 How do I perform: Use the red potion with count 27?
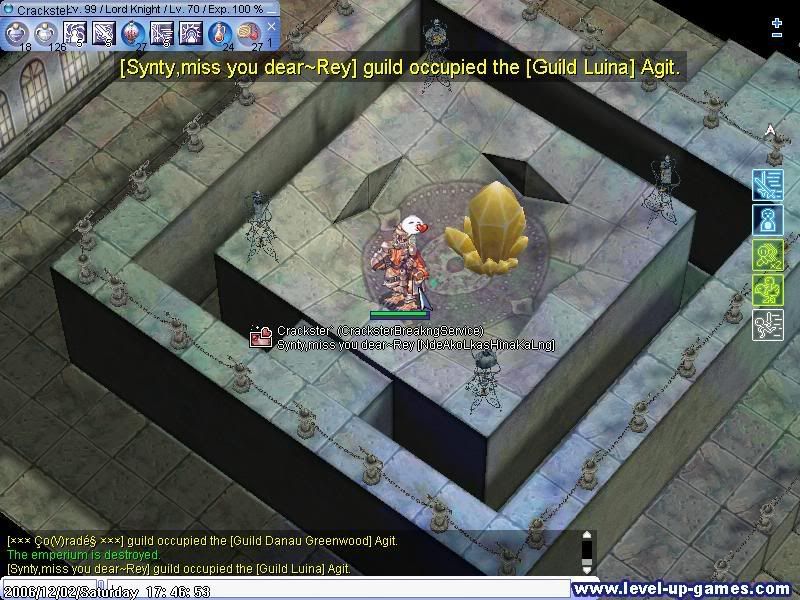[133, 33]
